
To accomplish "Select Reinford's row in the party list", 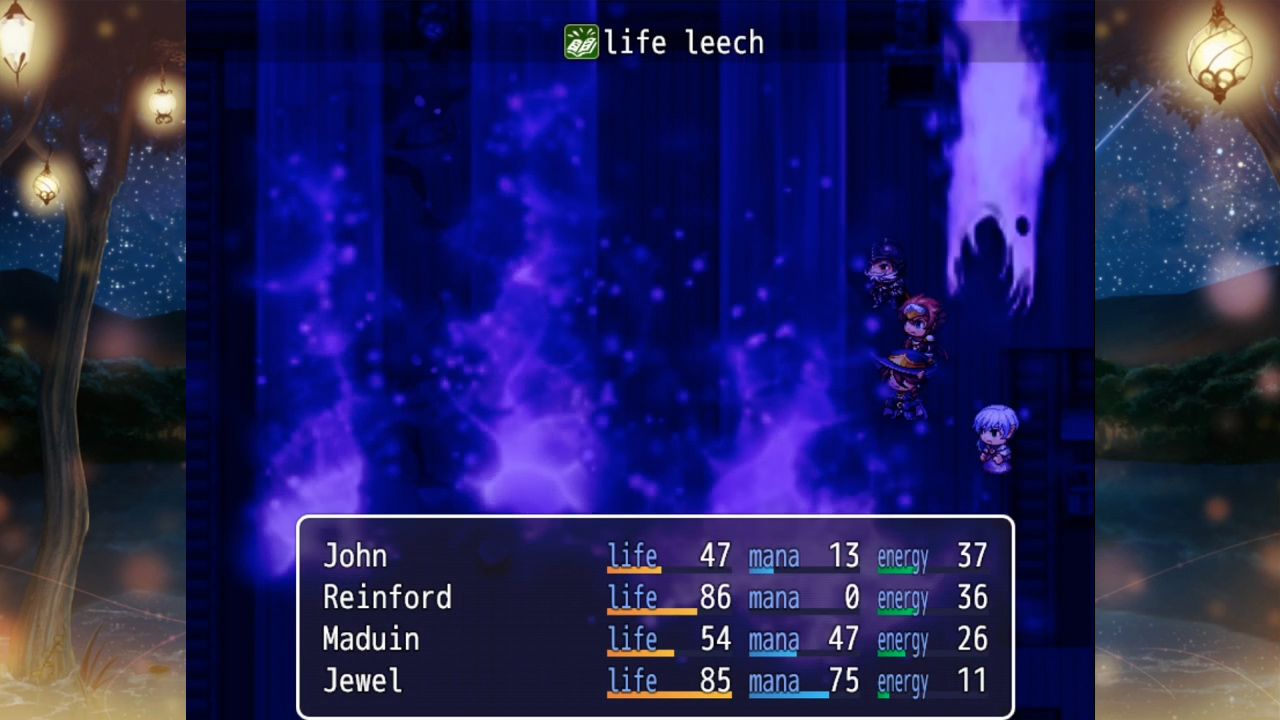I will 660,597.
